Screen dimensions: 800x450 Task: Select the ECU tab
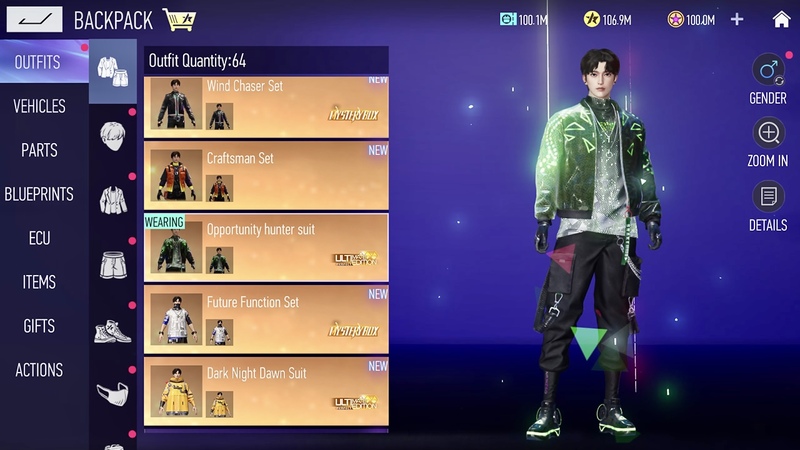tap(39, 238)
